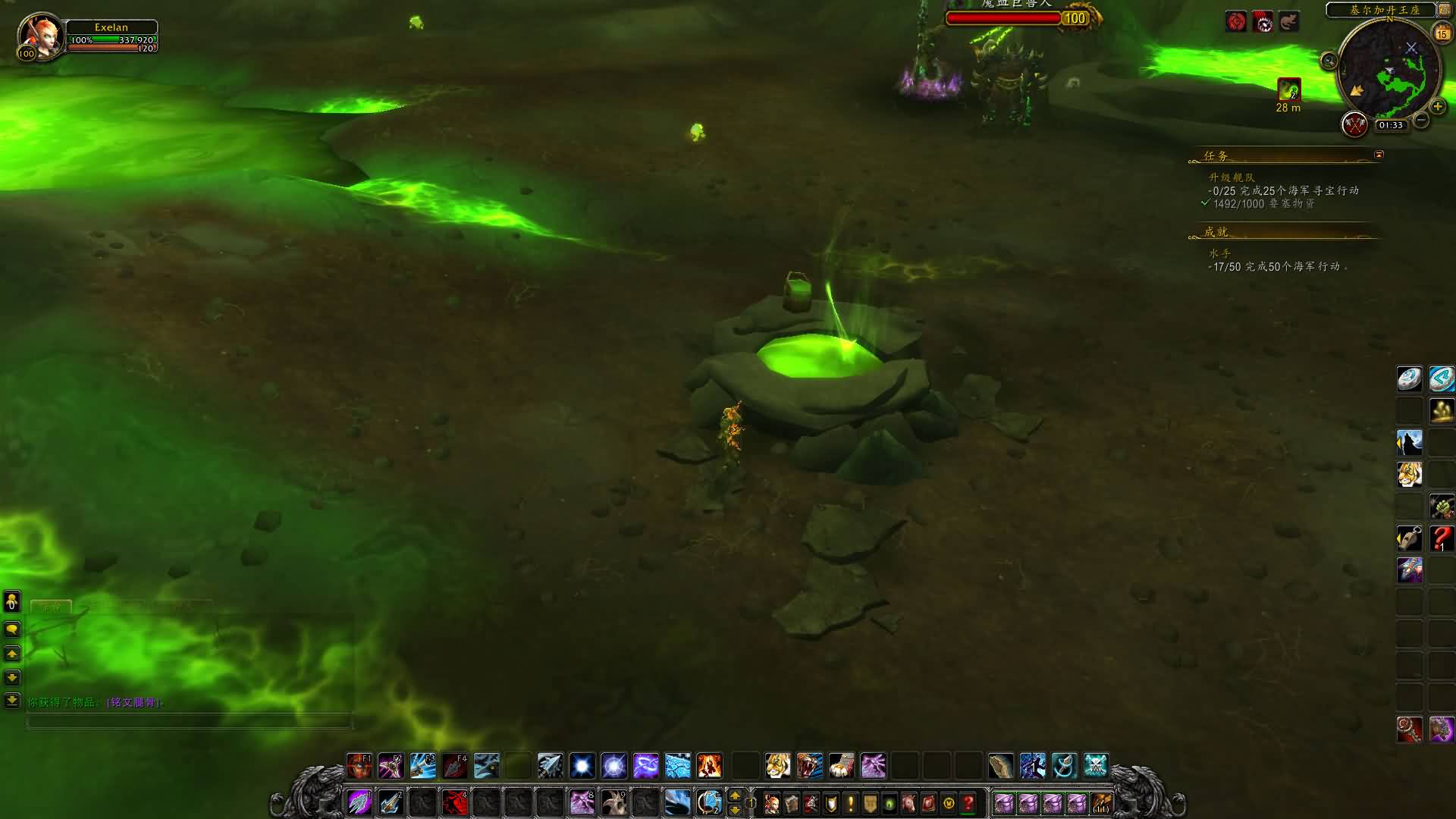Open the calendar showing day 15
This screenshot has height=819, width=1456.
coord(1442,33)
